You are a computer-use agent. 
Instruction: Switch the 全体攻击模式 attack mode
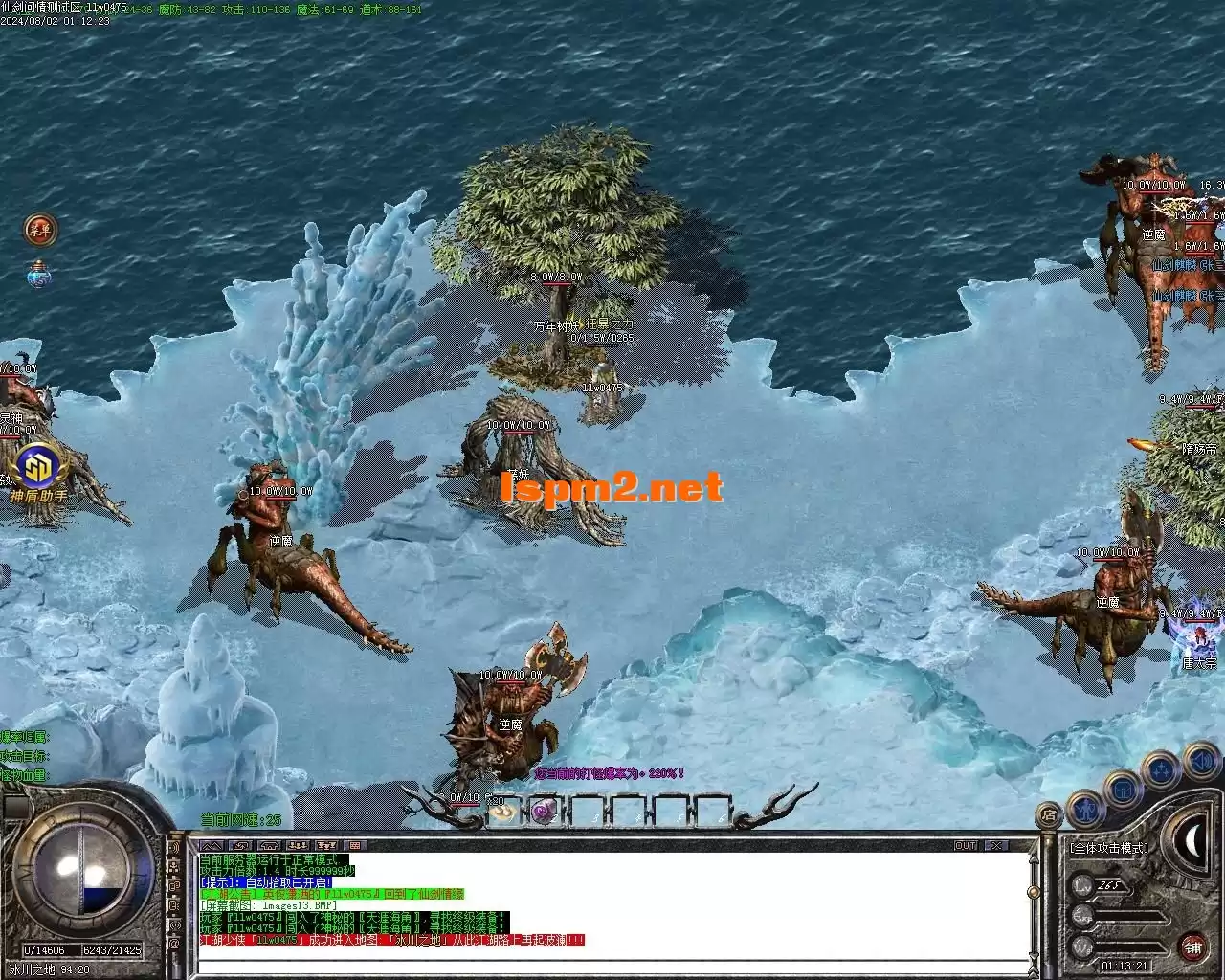coord(1110,848)
